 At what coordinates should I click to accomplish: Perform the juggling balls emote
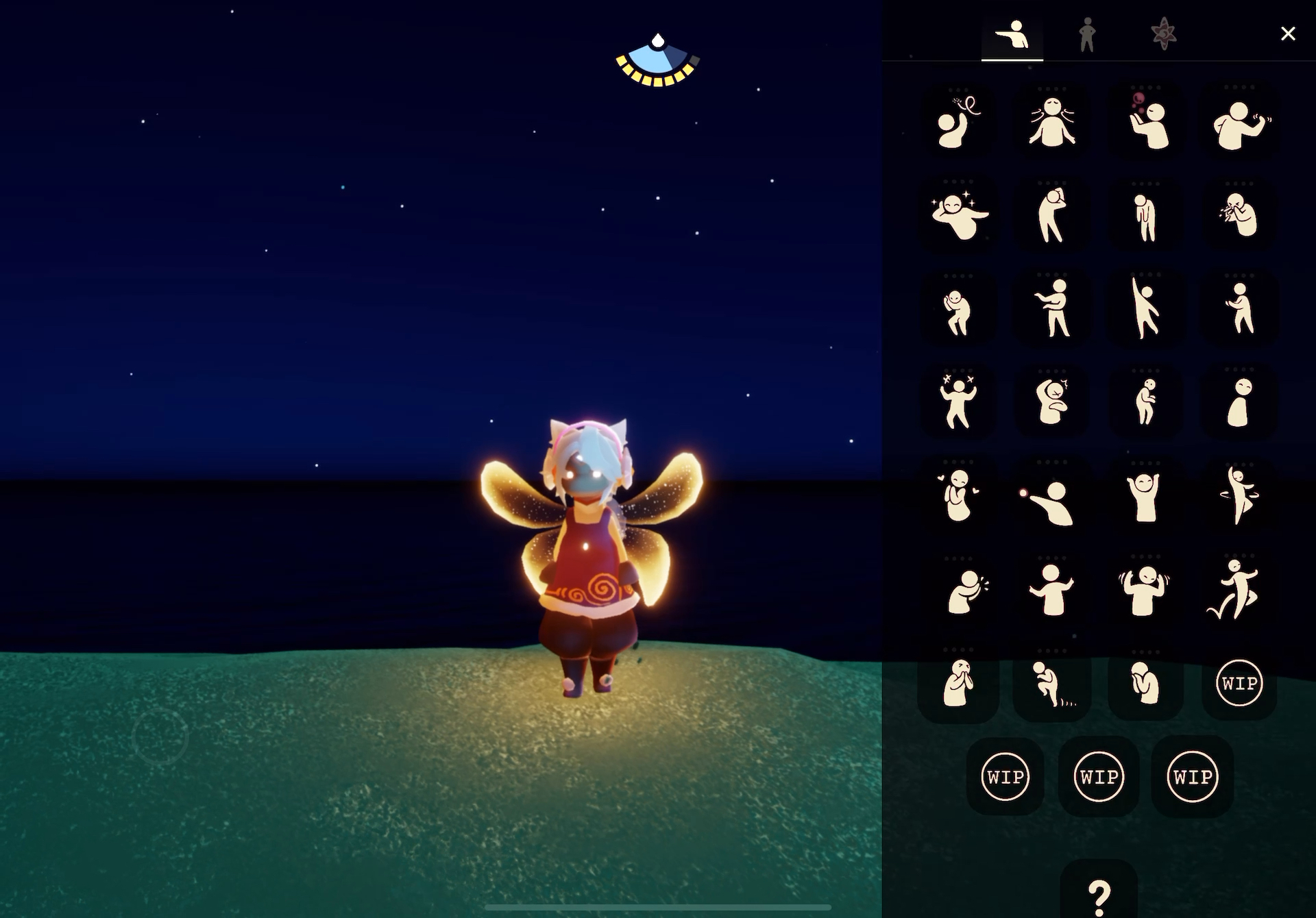1146,122
